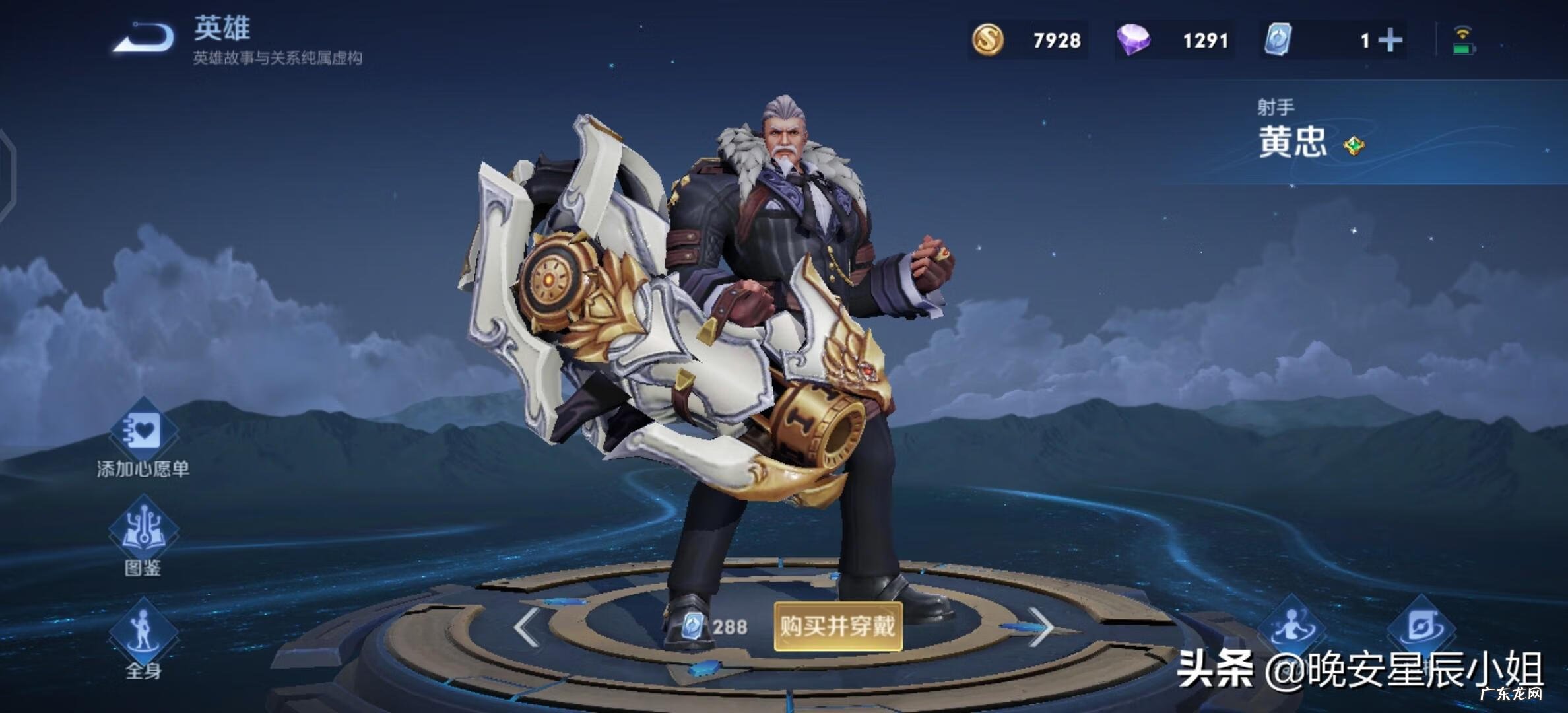Tap the green gem beside 黄忠 name
The width and height of the screenshot is (1568, 713).
point(1354,145)
